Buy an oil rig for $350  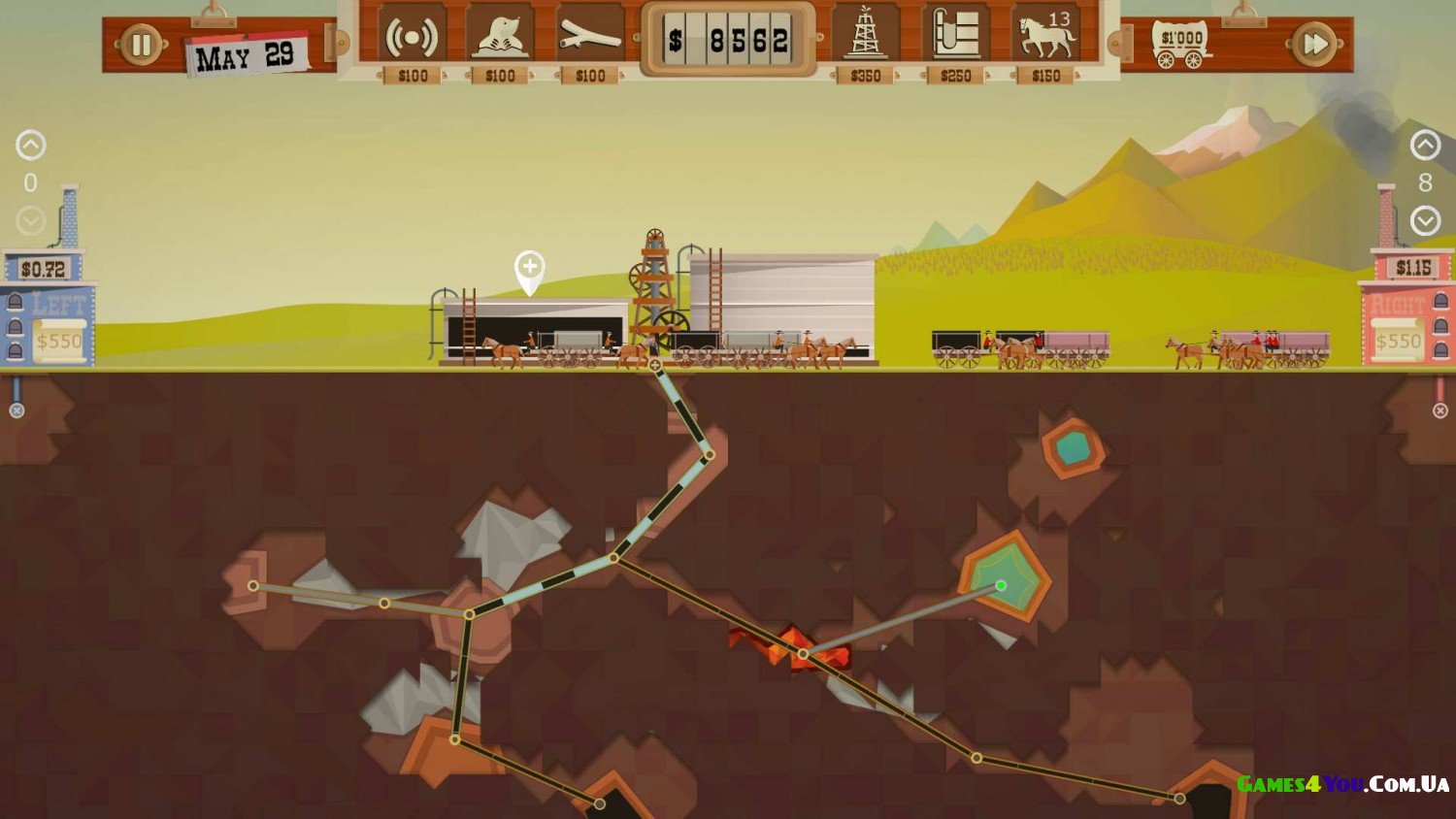coord(865,37)
